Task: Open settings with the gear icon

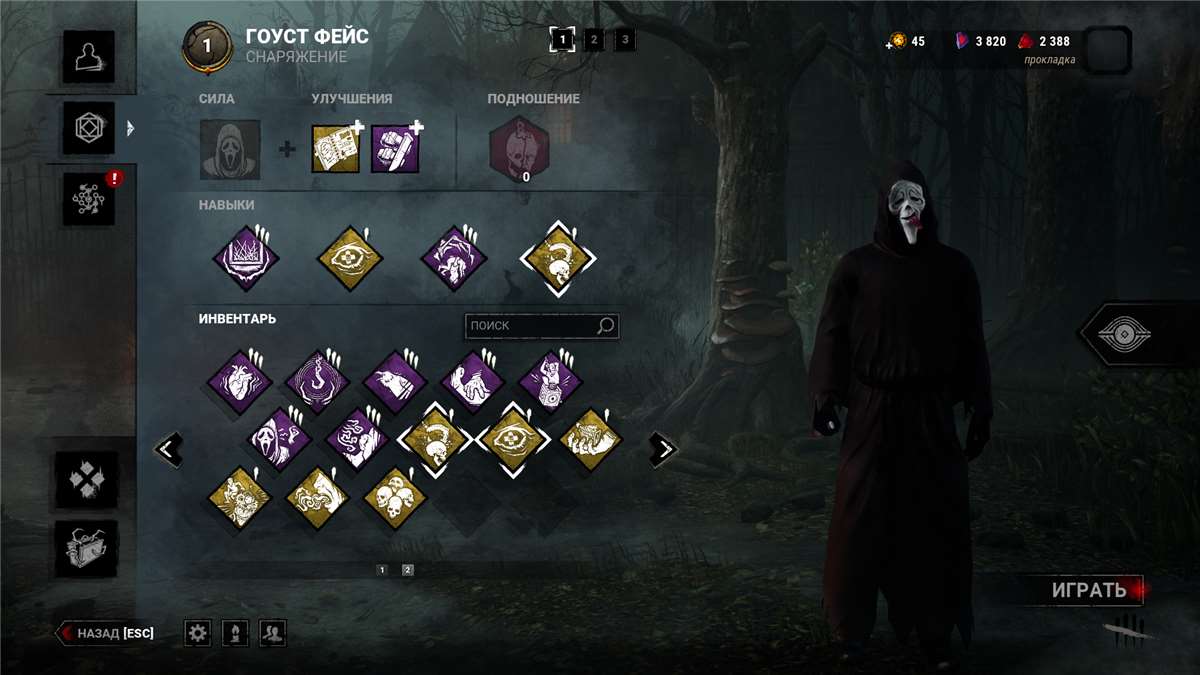Action: [x=198, y=632]
